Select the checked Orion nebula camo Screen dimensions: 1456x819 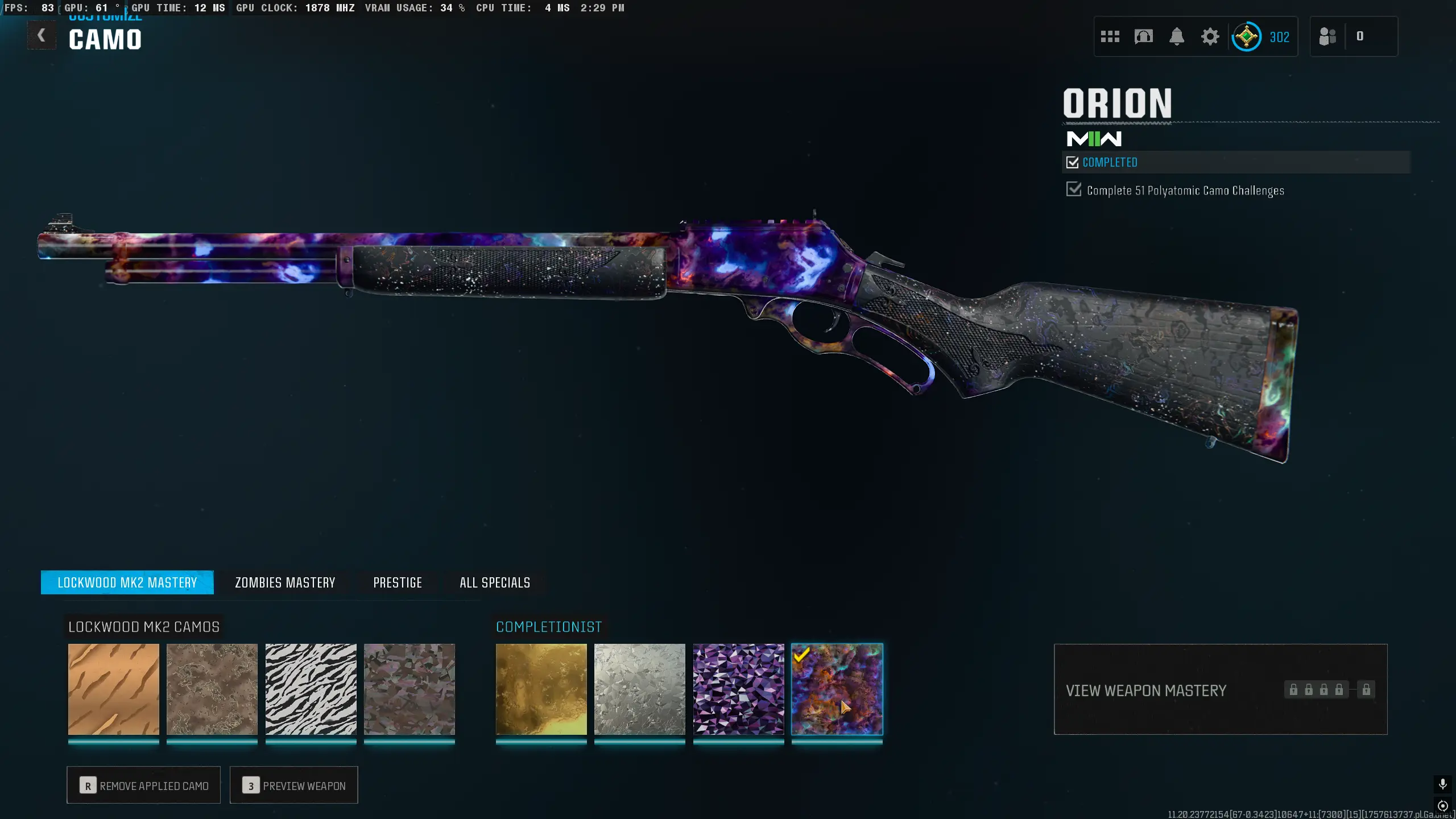click(x=837, y=689)
